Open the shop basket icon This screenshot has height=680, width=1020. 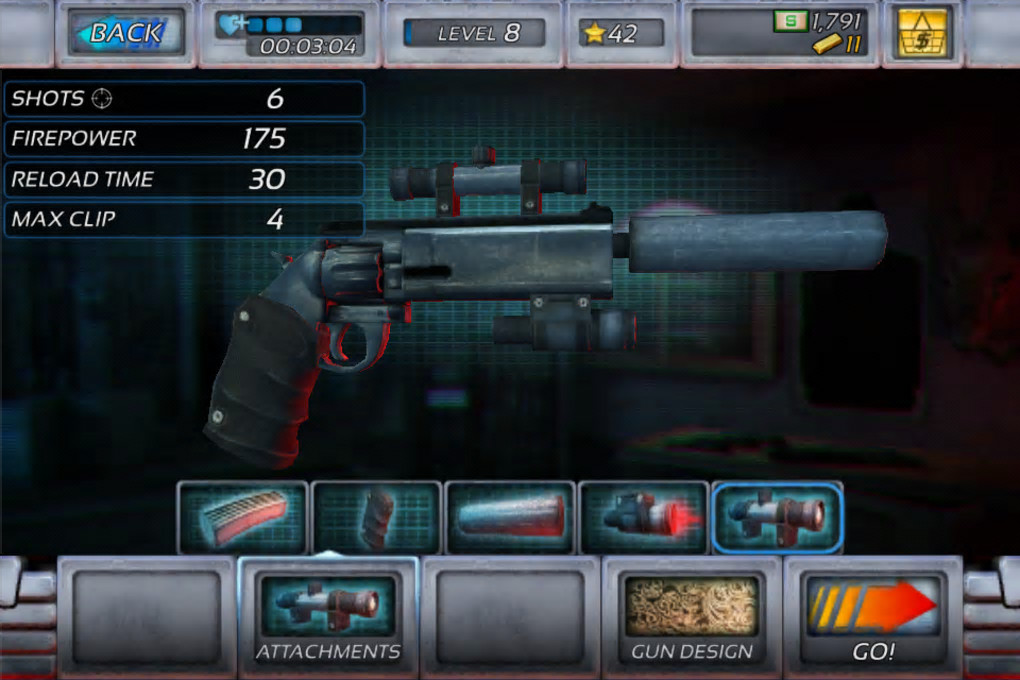(922, 33)
